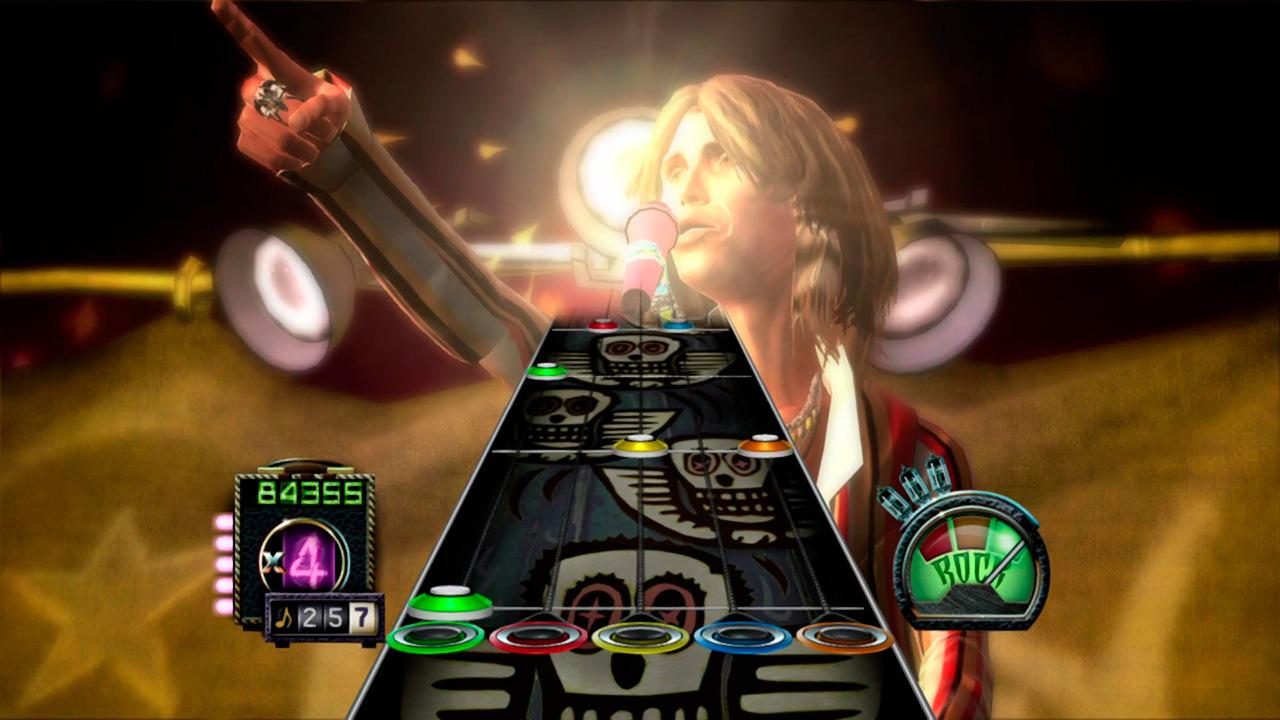Hit the orange note near the highway top

point(763,446)
